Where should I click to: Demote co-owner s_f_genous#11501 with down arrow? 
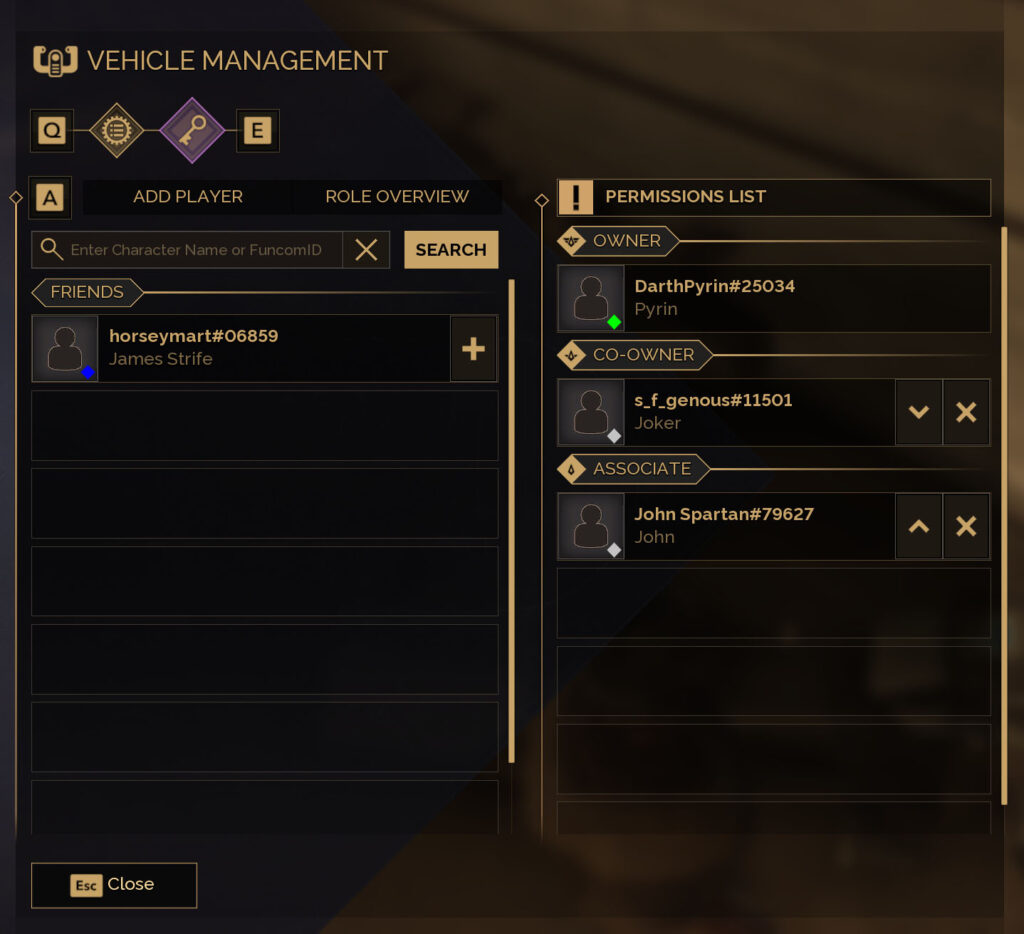[919, 412]
